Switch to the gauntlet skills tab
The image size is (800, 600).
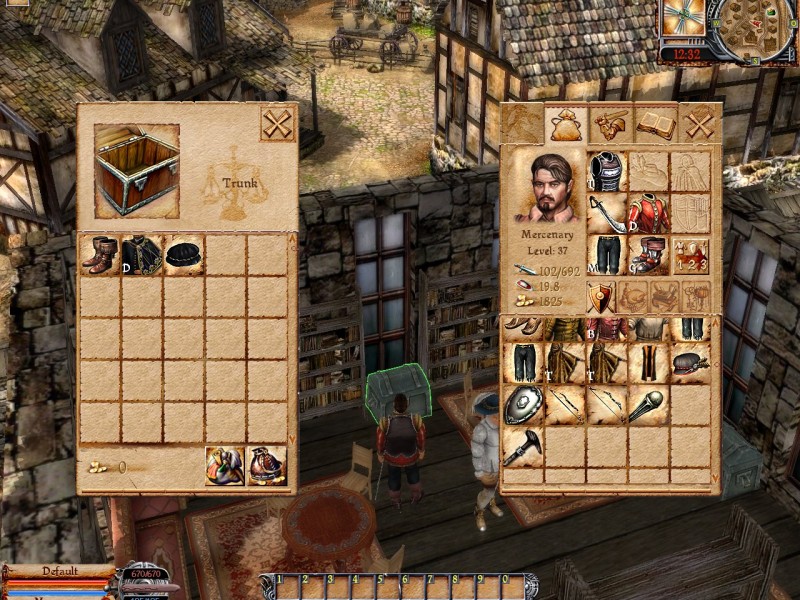pos(611,124)
